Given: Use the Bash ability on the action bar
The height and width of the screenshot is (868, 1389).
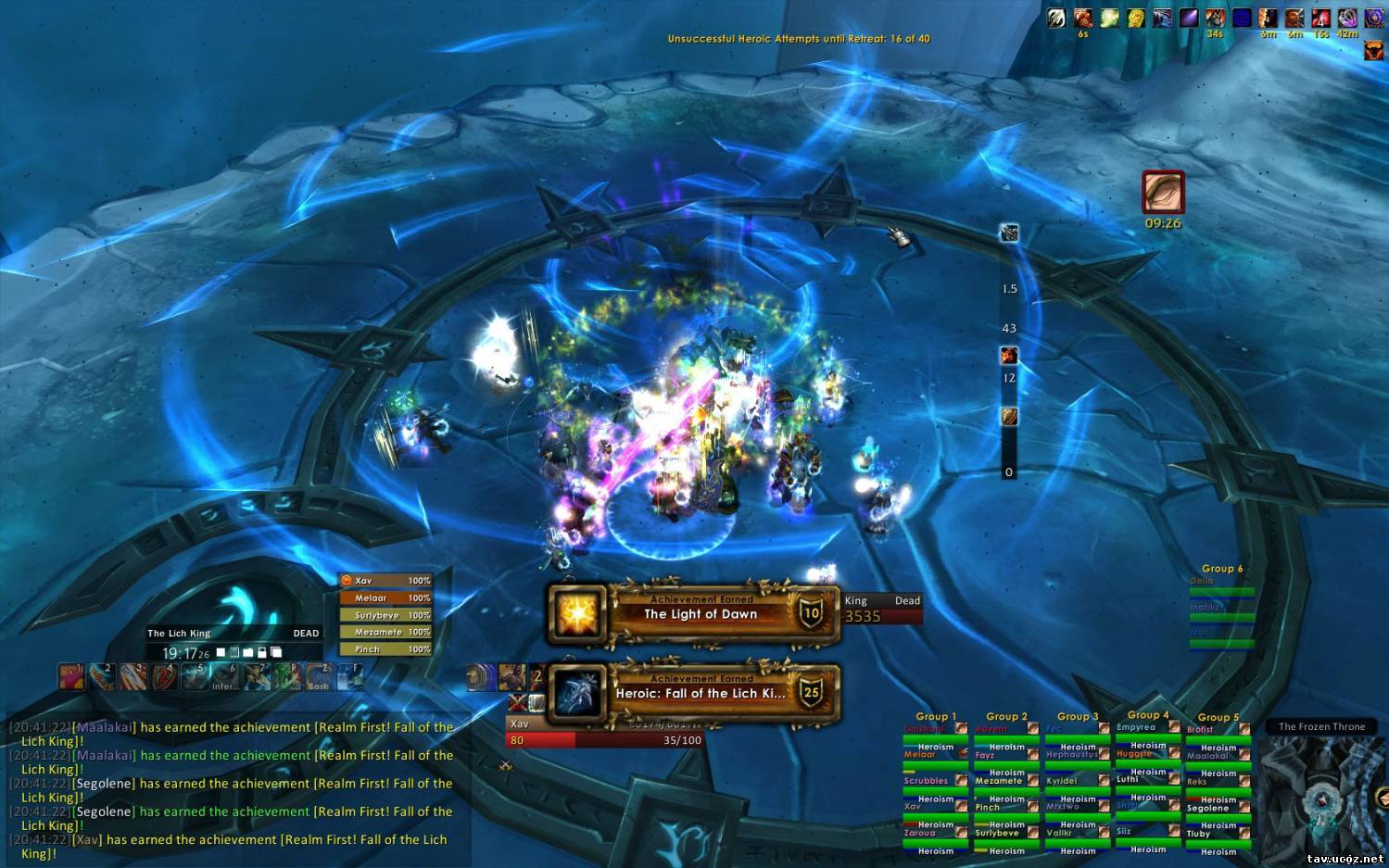Looking at the screenshot, I should tap(319, 677).
